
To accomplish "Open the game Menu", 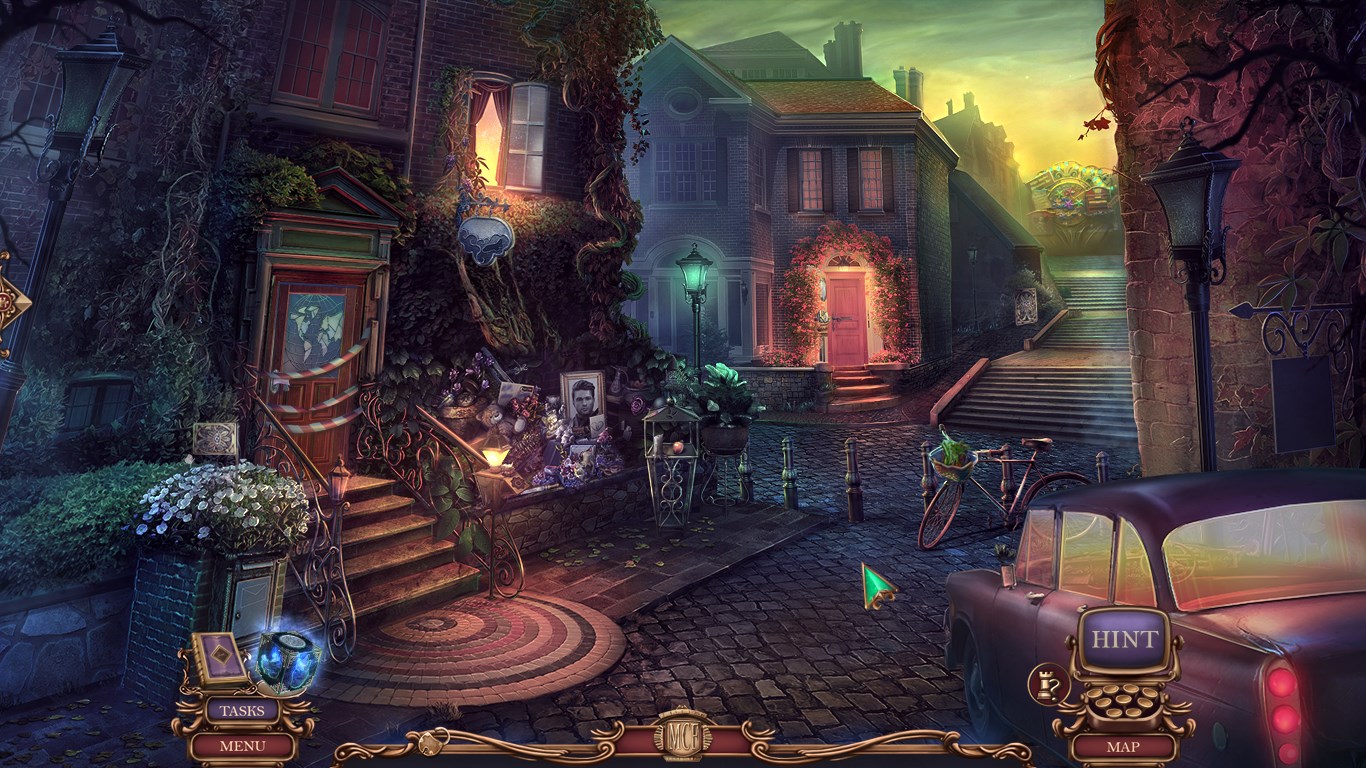I will [242, 745].
